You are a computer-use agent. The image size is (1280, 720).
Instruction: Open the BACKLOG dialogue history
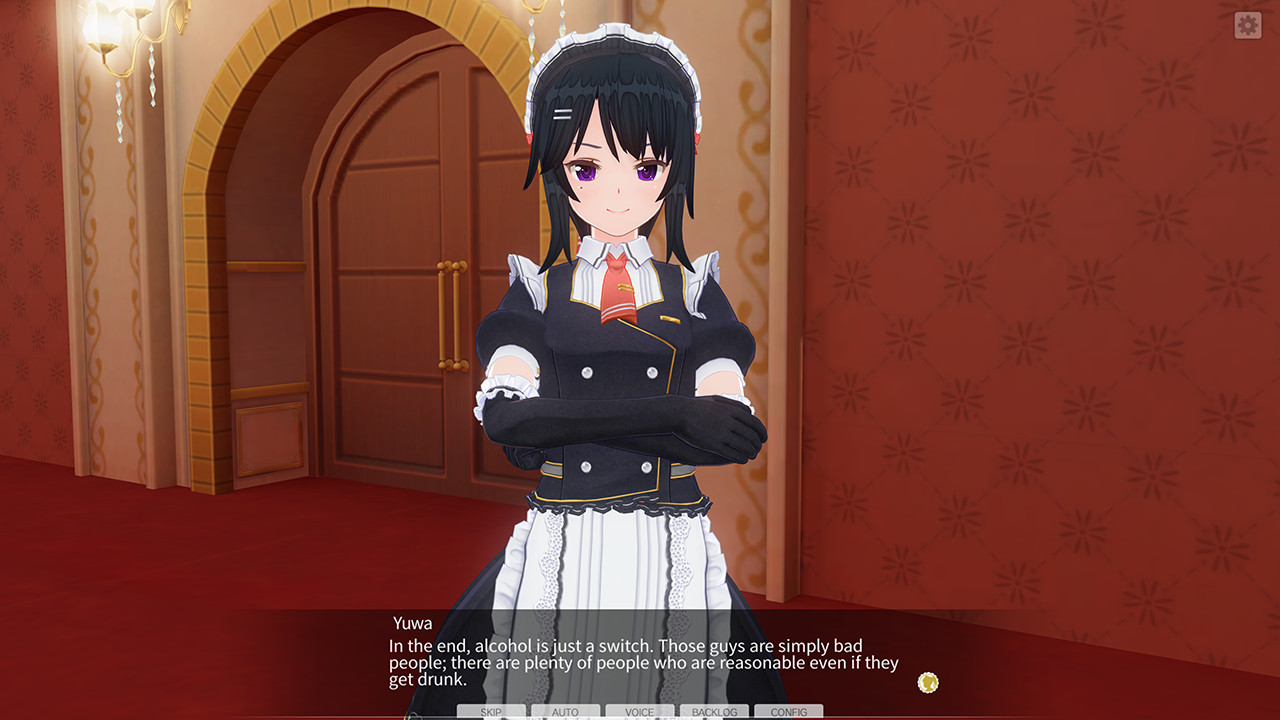(x=714, y=712)
